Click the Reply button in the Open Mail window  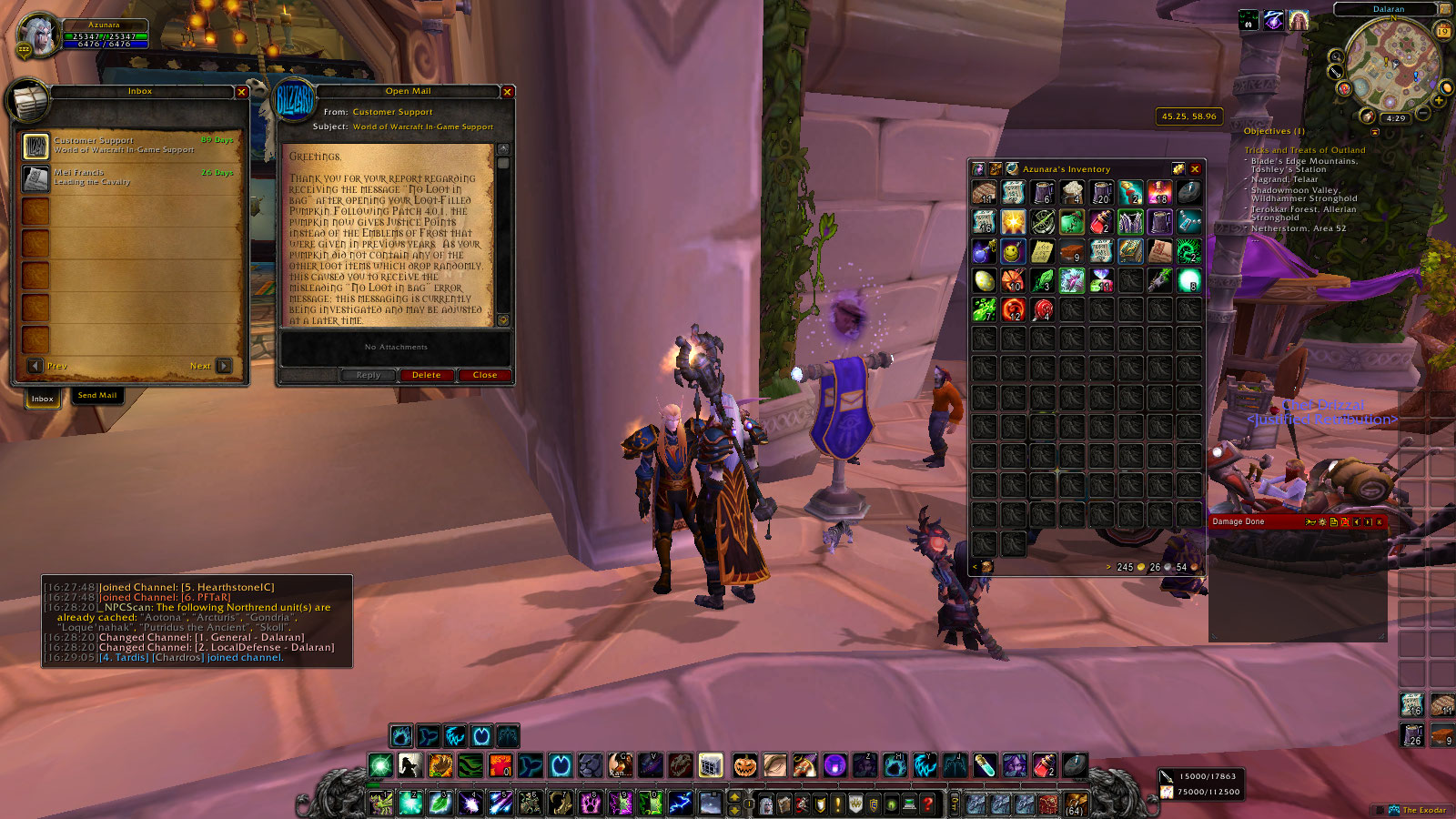pyautogui.click(x=369, y=375)
